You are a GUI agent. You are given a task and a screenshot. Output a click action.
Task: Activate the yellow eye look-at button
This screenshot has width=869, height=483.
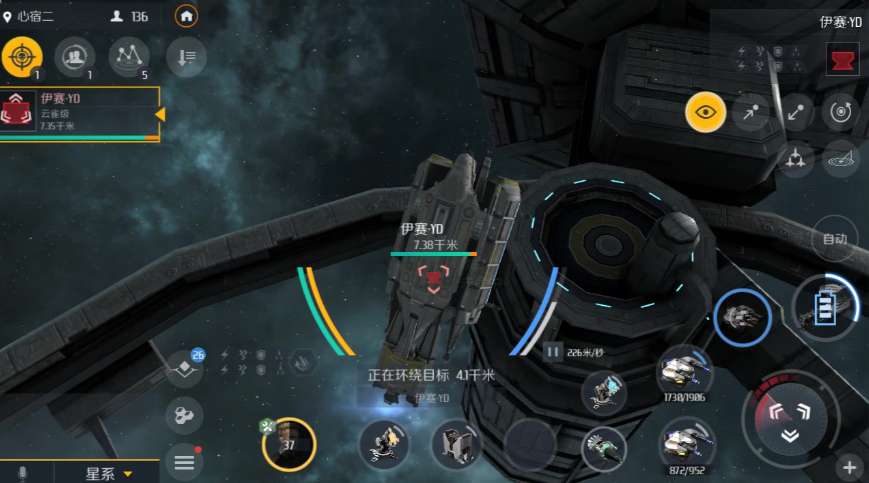click(x=705, y=112)
